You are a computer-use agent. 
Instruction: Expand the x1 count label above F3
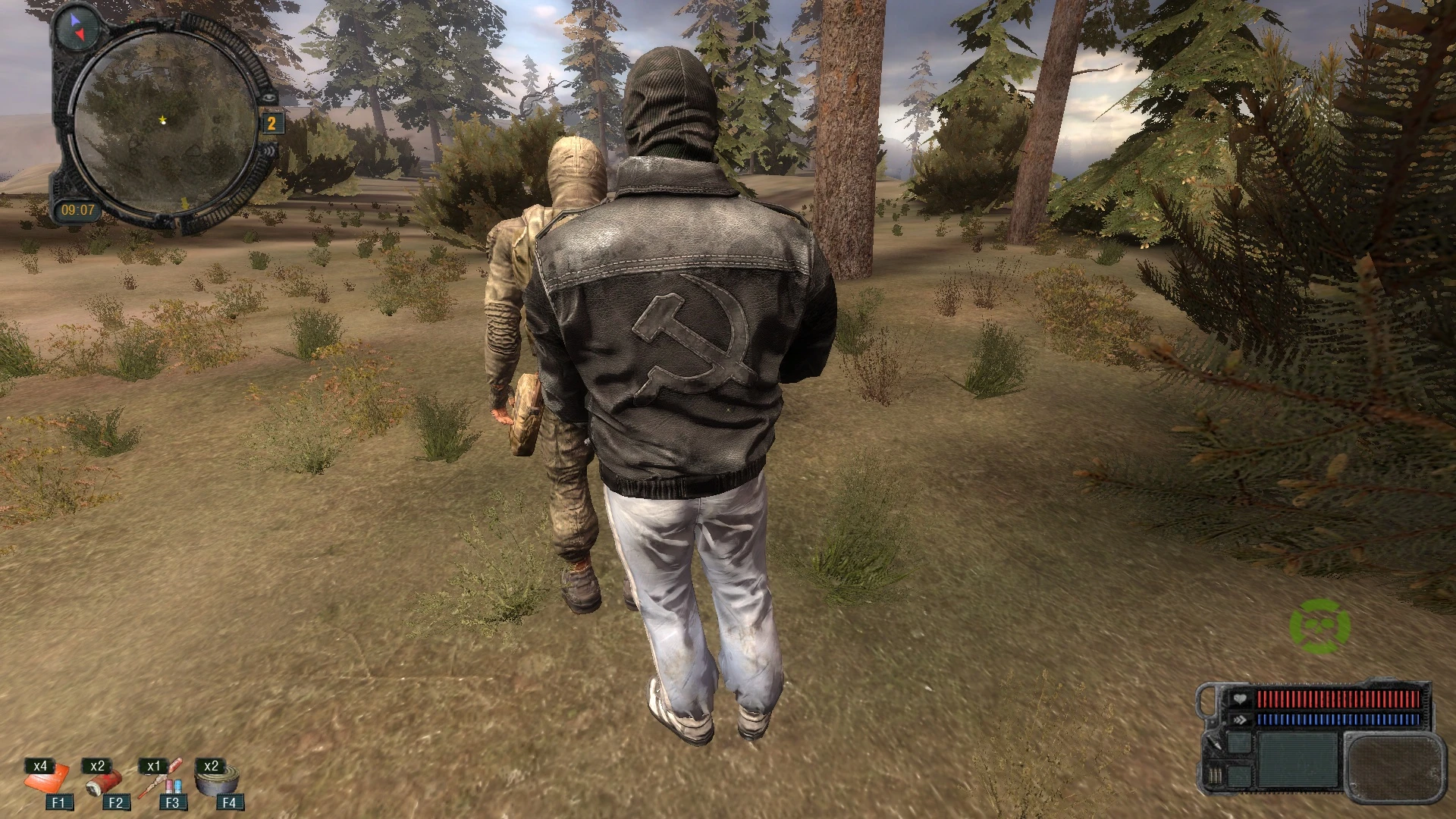pyautogui.click(x=152, y=766)
